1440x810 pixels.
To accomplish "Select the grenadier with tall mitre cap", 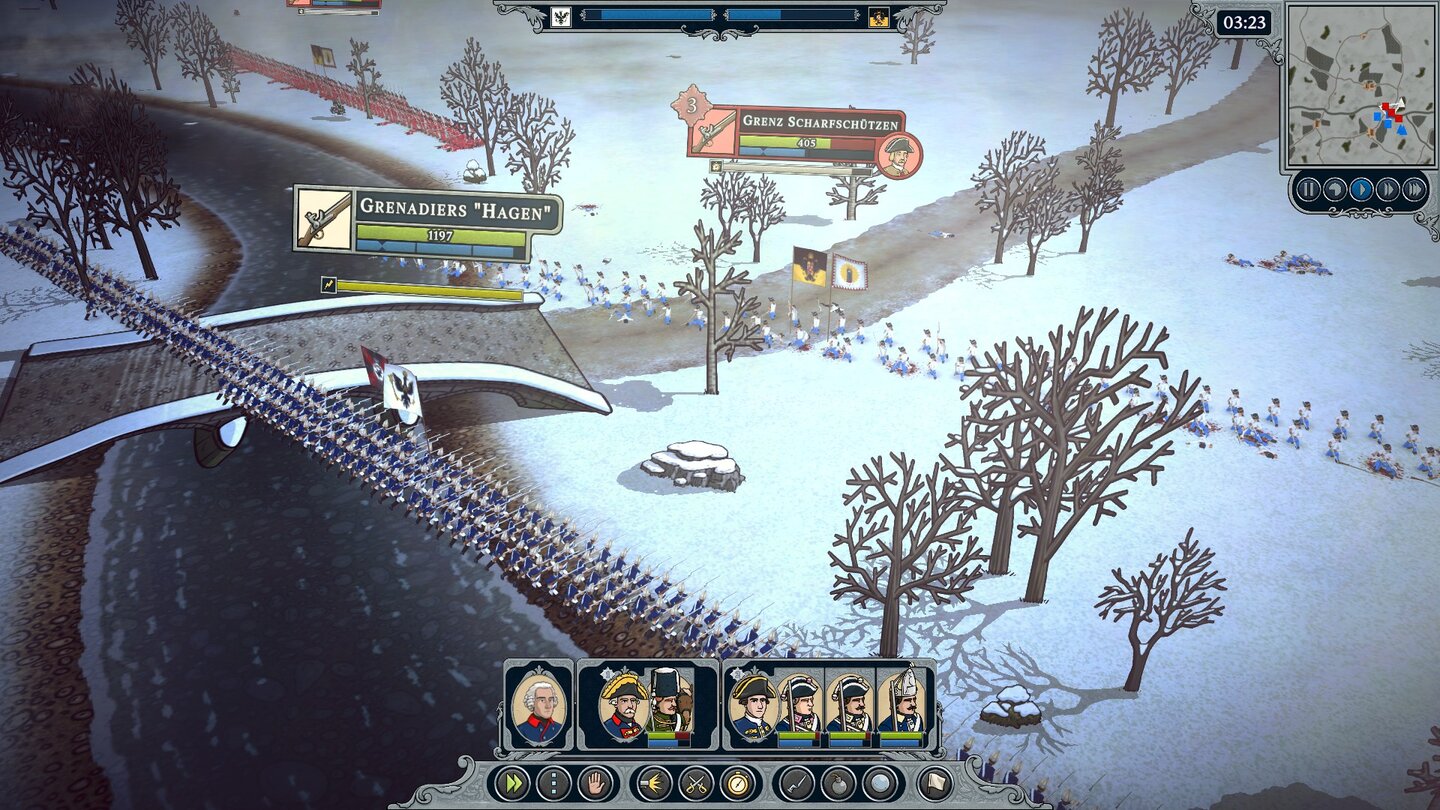I will 902,705.
